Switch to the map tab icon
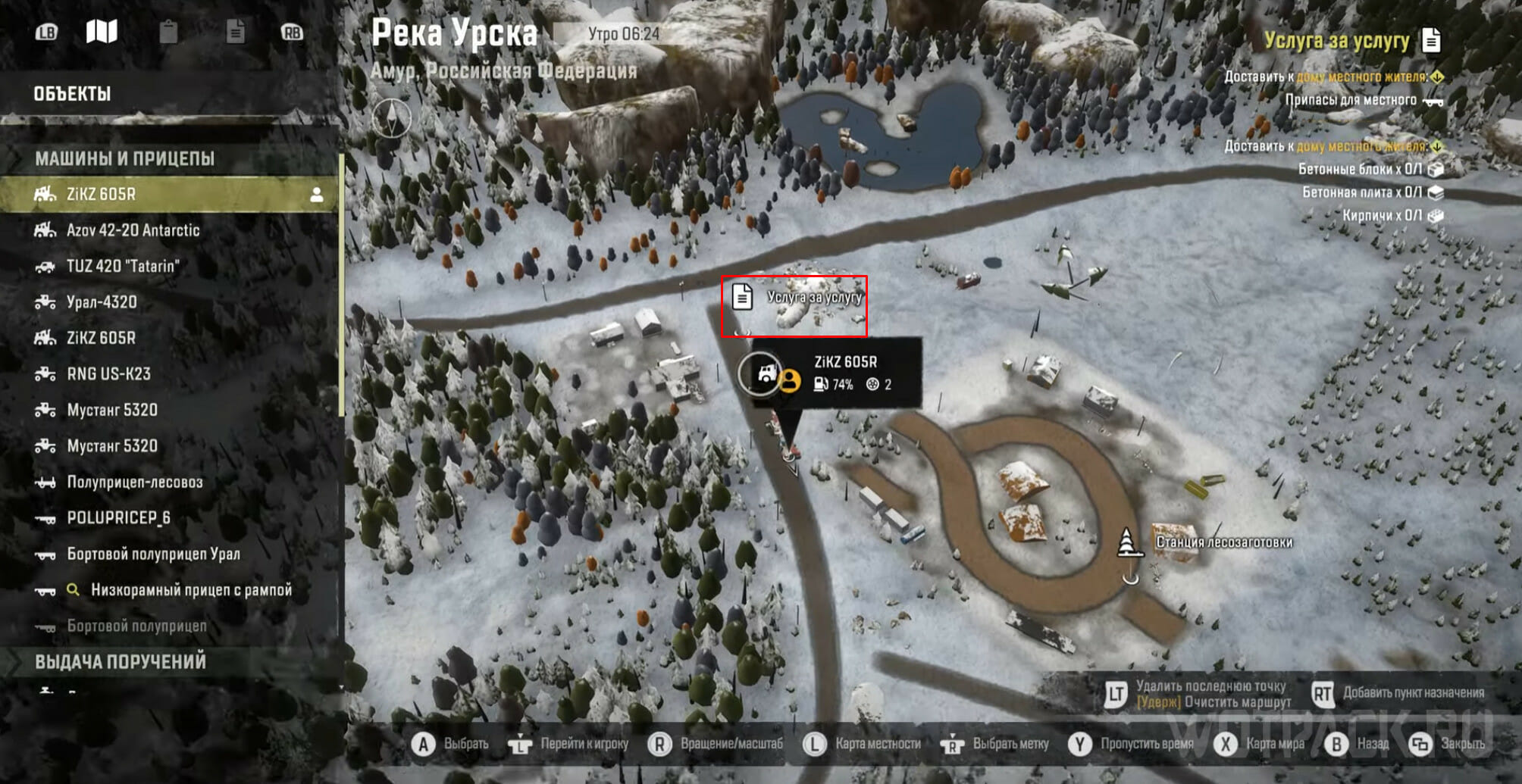 point(102,32)
